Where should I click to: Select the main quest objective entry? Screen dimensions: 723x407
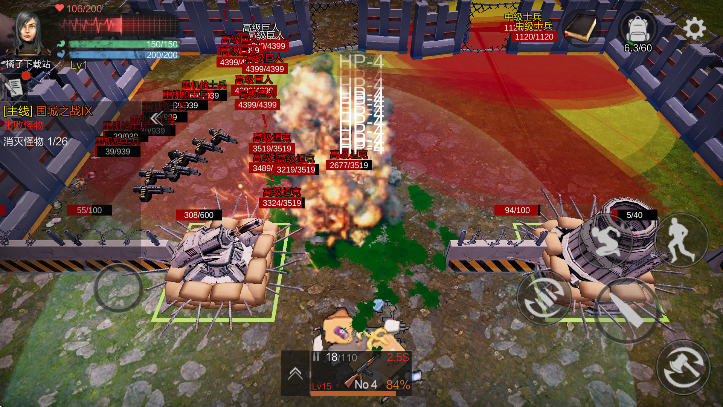coord(50,110)
